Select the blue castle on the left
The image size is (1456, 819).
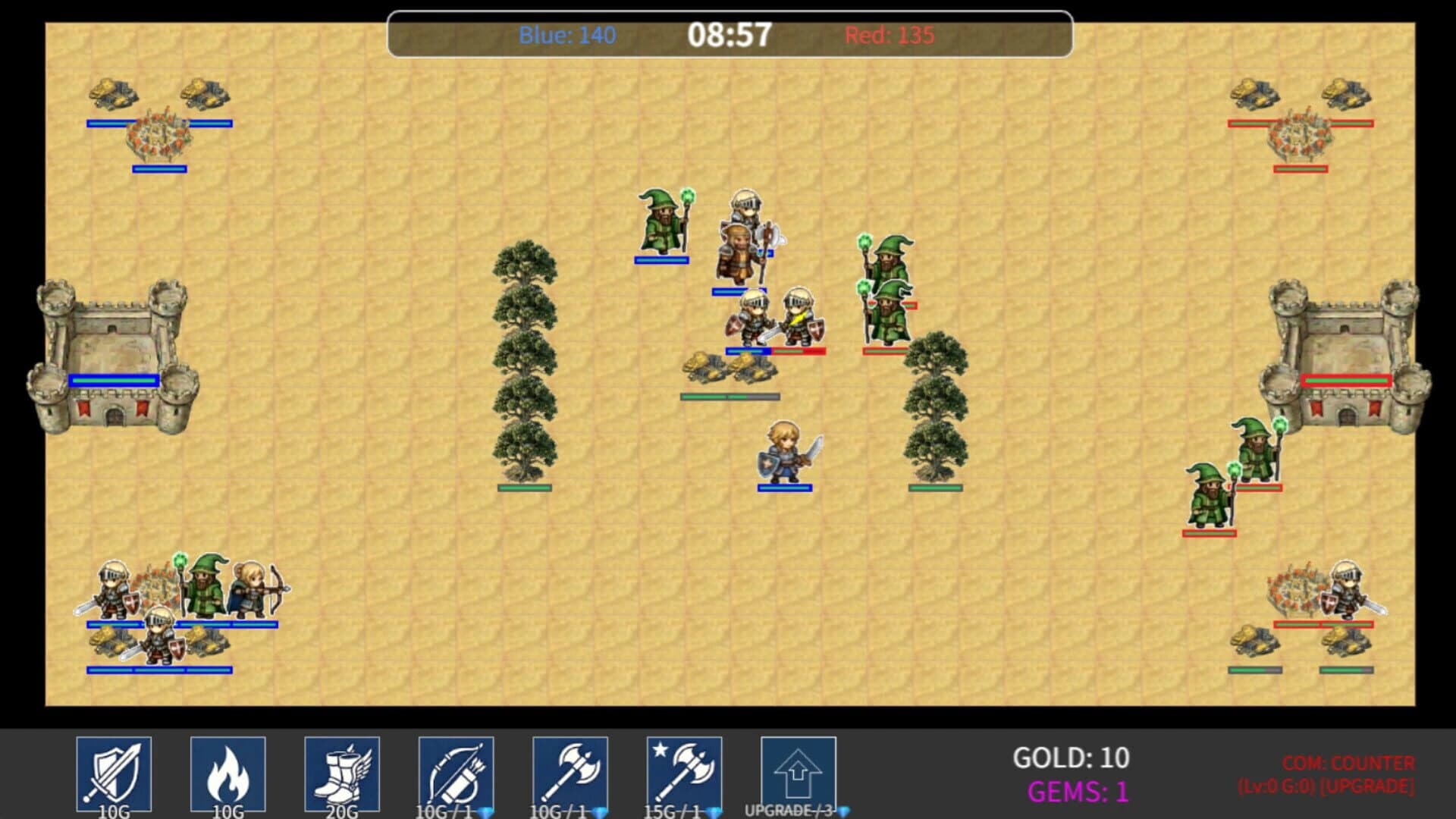(x=114, y=356)
